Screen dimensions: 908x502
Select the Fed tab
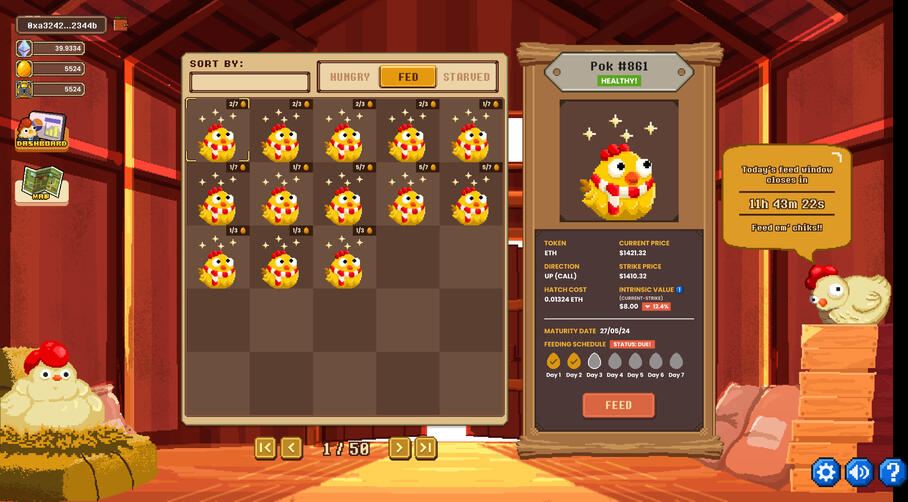click(x=408, y=77)
